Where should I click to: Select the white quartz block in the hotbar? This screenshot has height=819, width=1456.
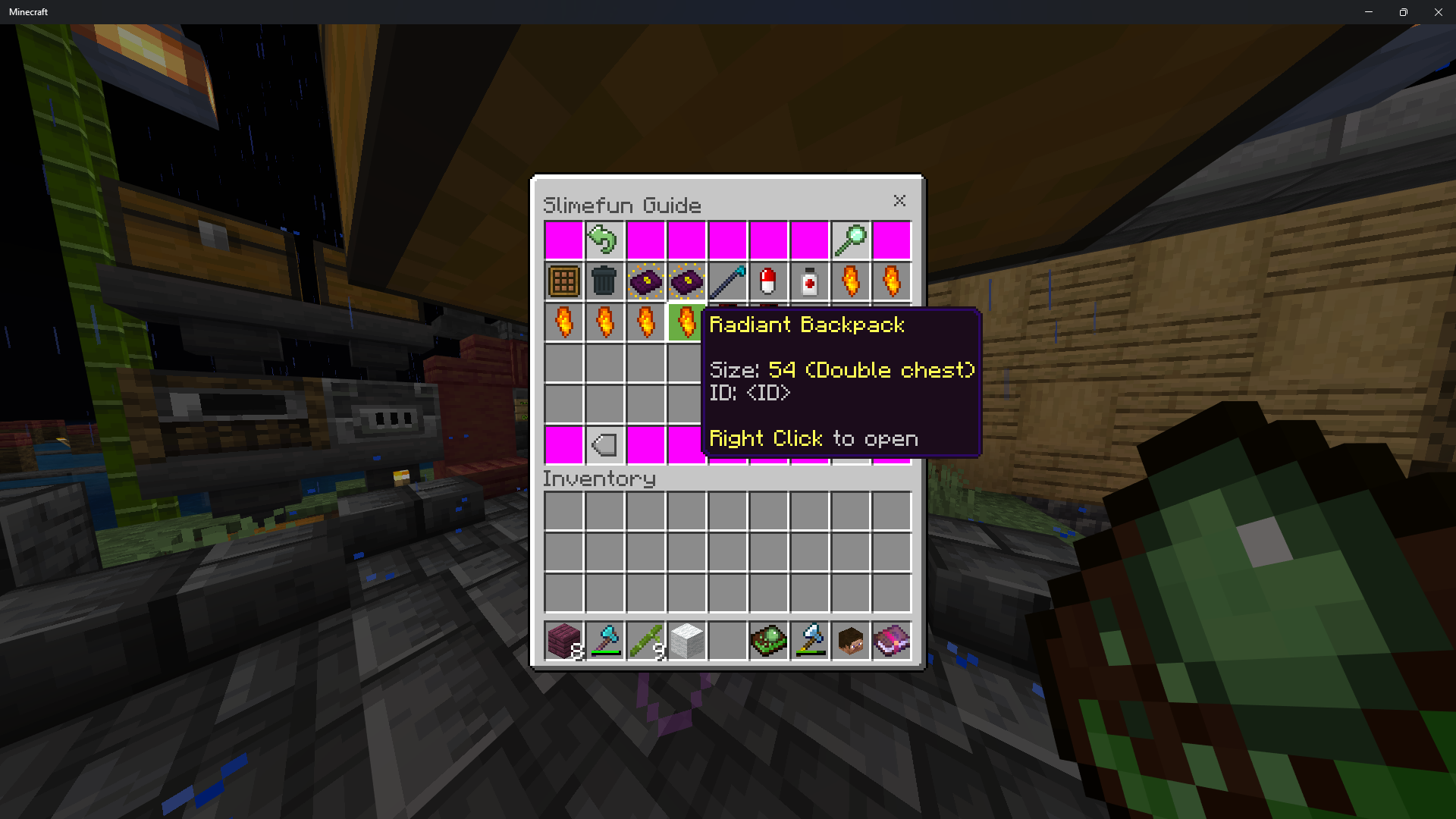click(x=686, y=641)
